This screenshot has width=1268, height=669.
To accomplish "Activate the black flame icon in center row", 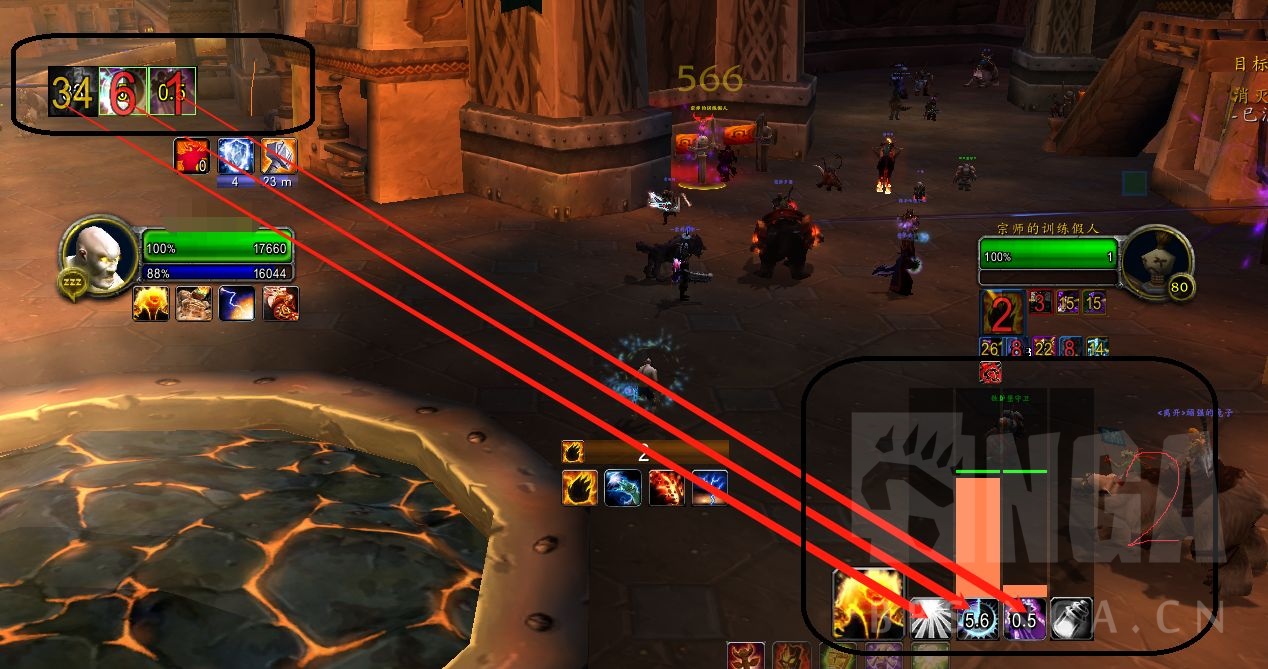I will (x=580, y=488).
